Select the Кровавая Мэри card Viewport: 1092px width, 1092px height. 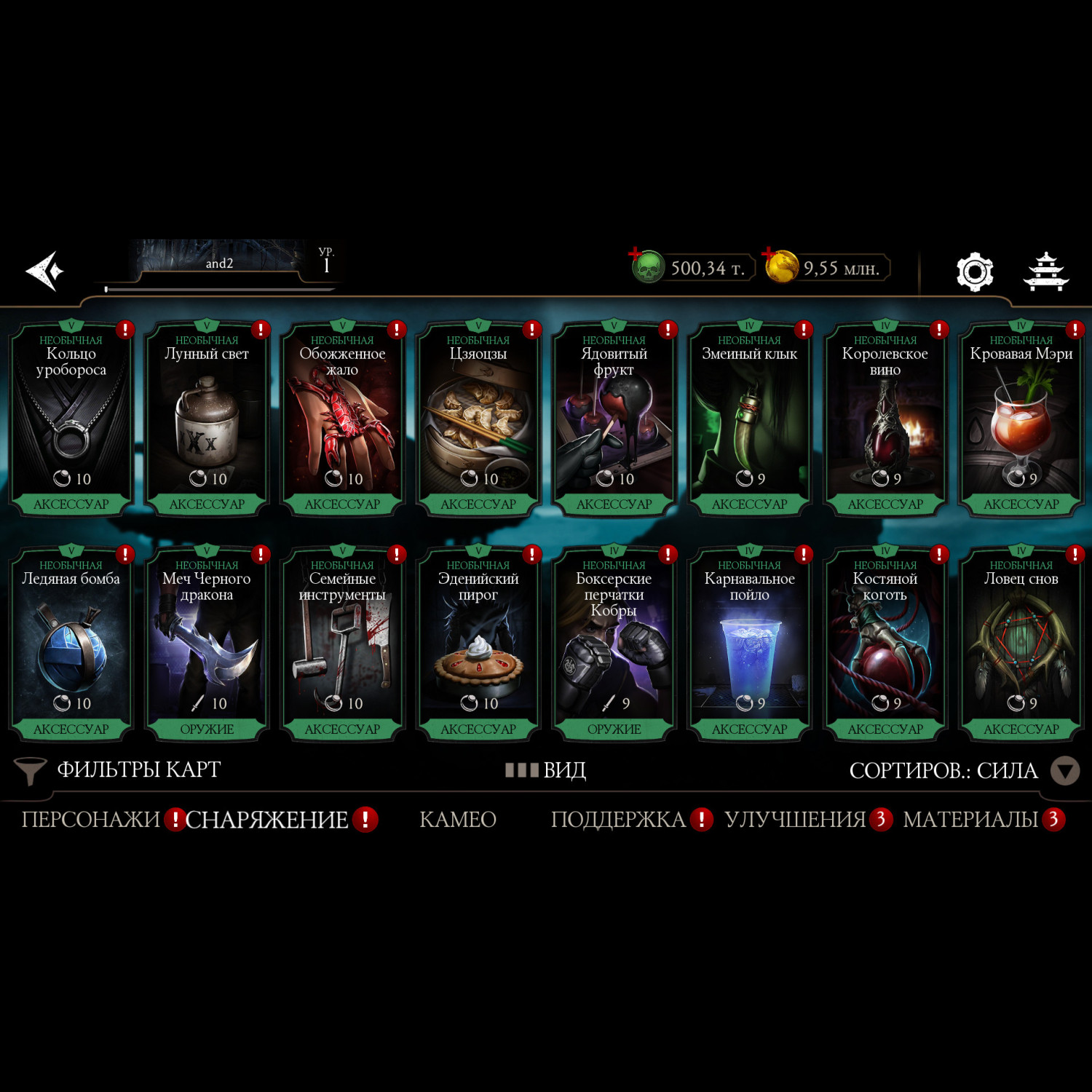click(1021, 420)
